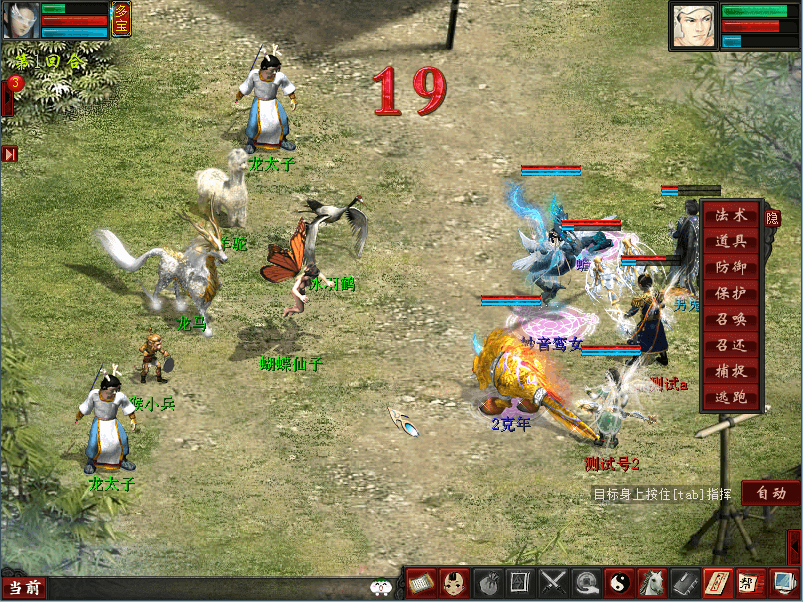The image size is (803, 602).
Task: Open the white horse mount icon
Action: click(653, 582)
